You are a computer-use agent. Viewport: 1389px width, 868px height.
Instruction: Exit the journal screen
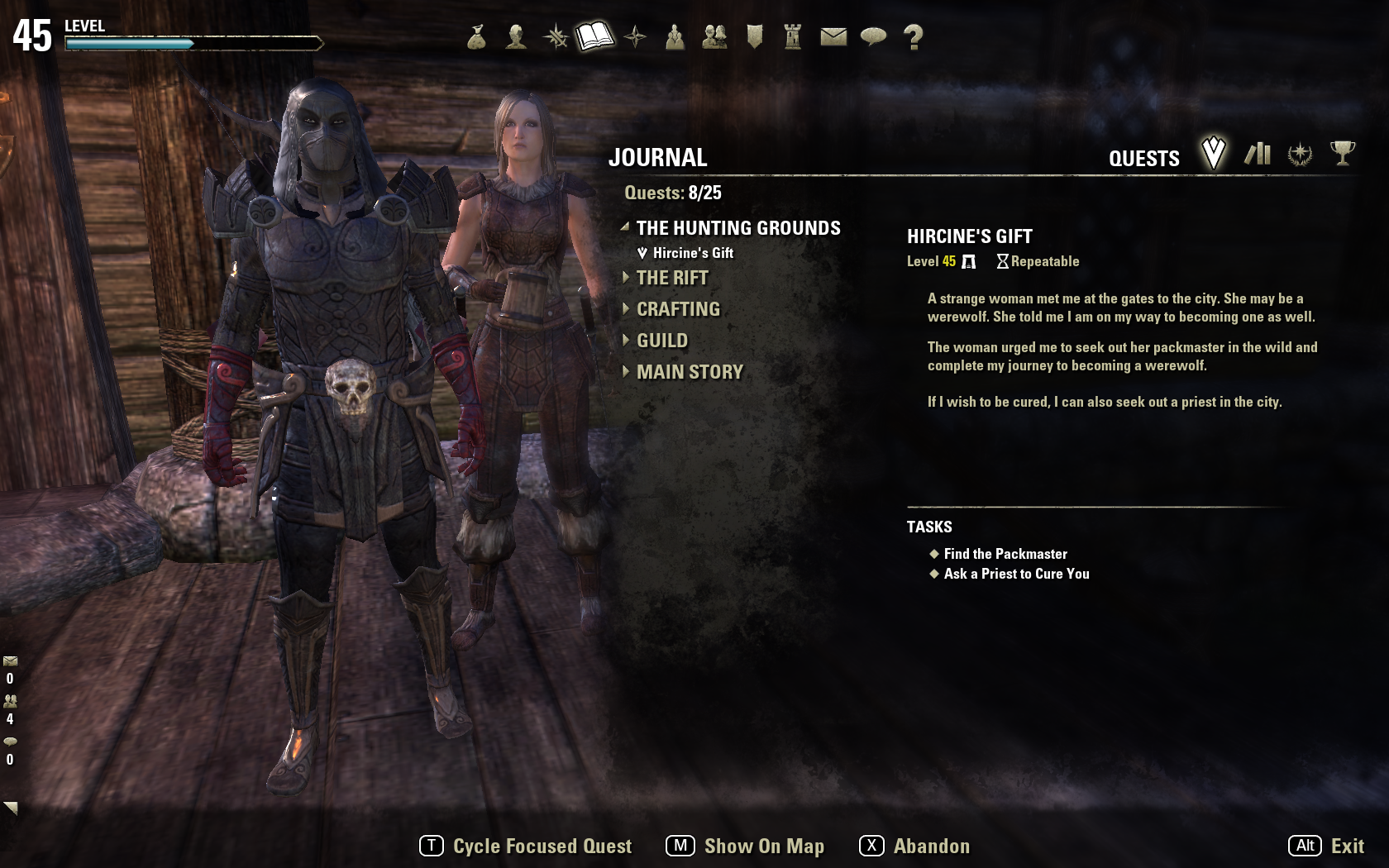pos(1326,846)
